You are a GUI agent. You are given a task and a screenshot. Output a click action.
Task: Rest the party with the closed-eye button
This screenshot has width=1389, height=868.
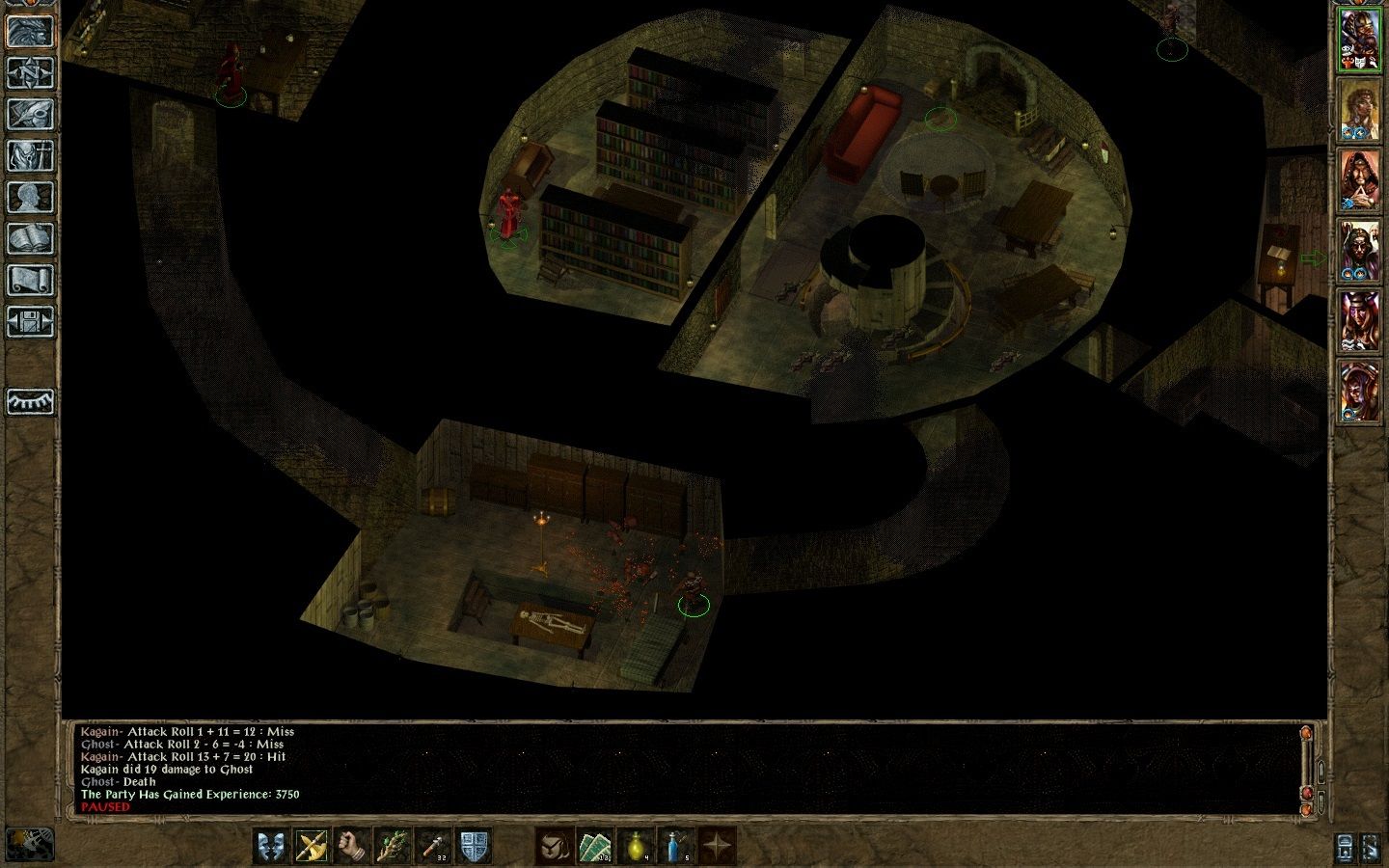(x=29, y=401)
